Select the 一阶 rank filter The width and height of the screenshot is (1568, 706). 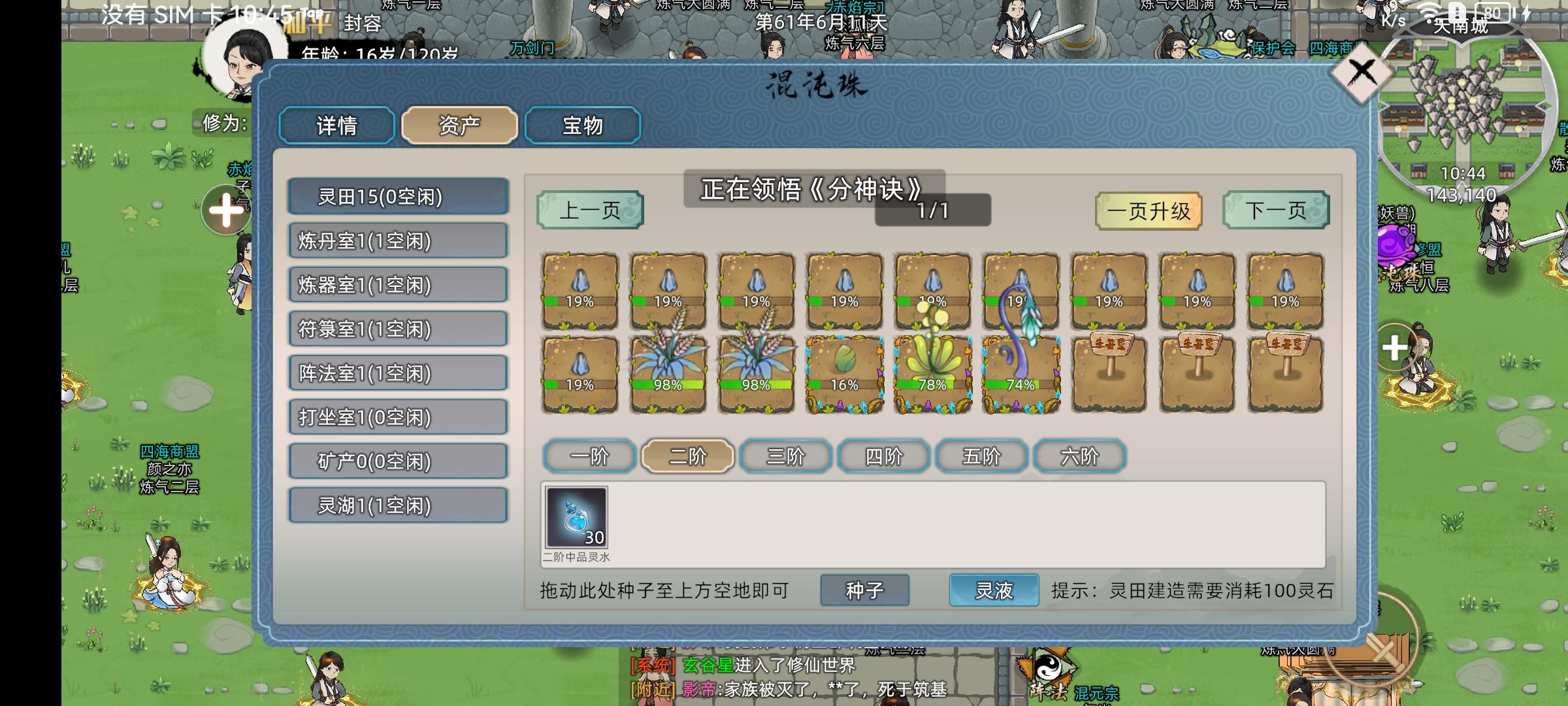coord(590,456)
